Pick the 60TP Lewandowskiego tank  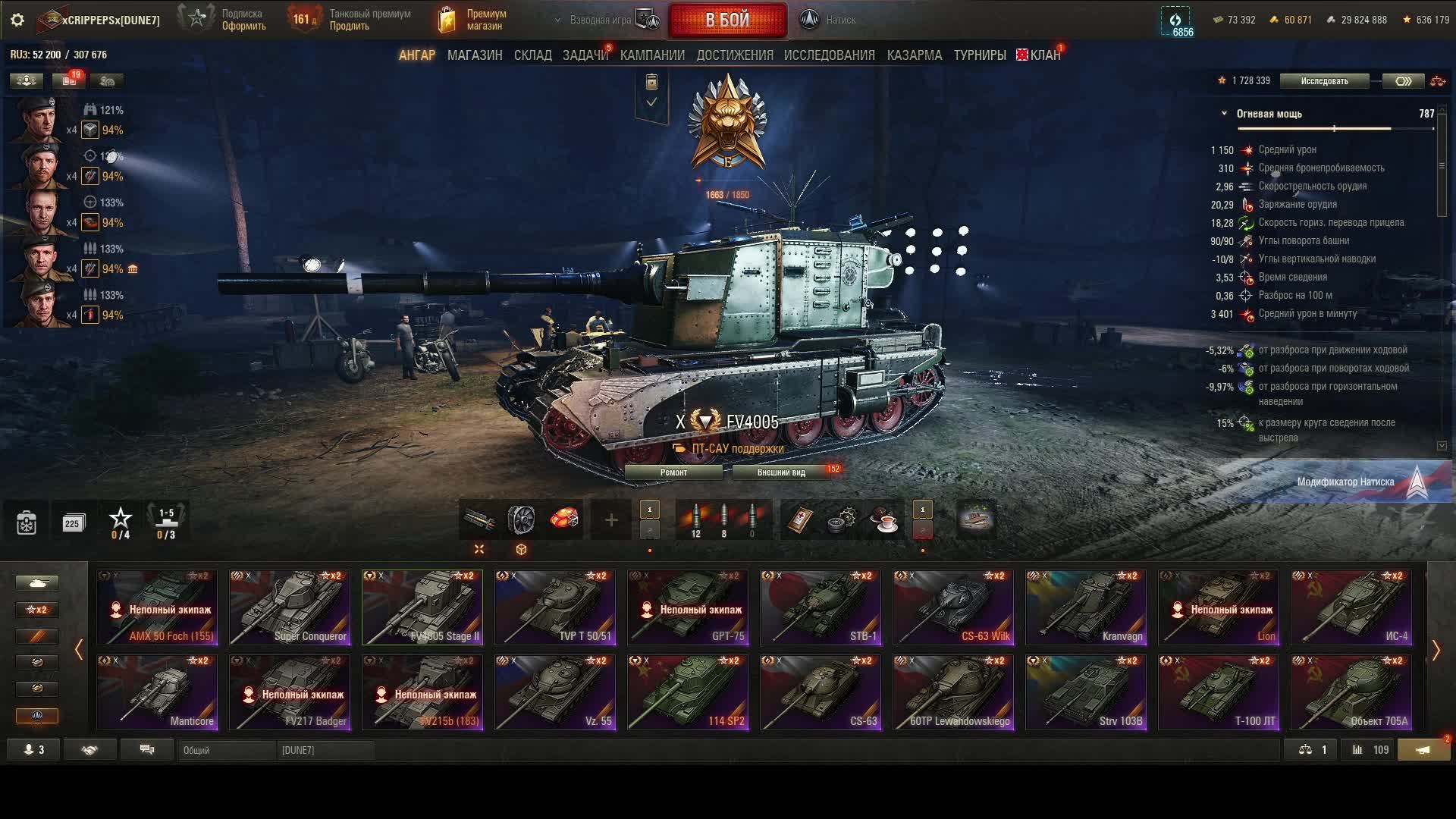pos(953,692)
